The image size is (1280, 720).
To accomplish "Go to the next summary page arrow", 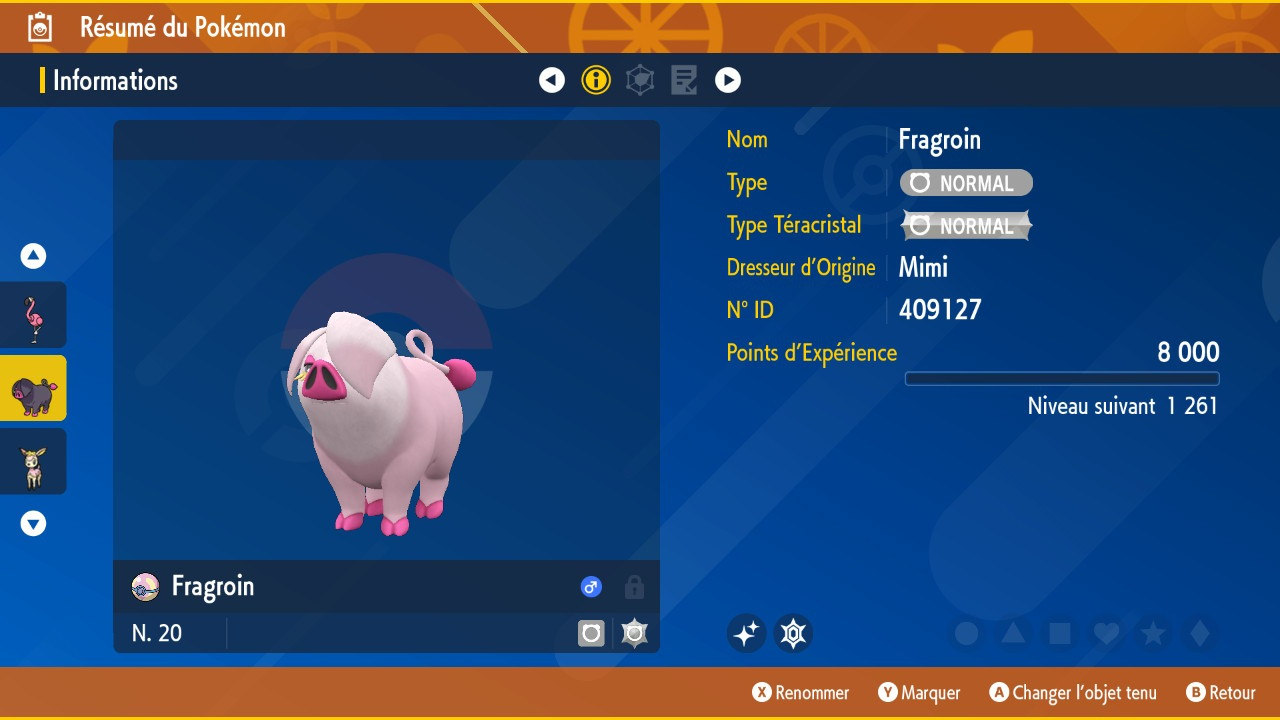I will click(728, 80).
